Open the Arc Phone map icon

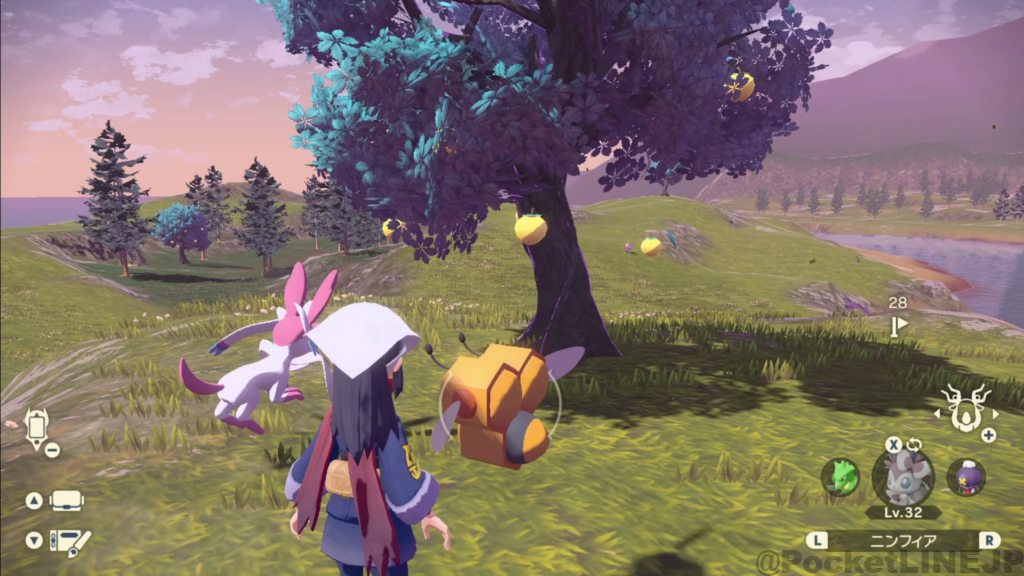click(x=37, y=427)
